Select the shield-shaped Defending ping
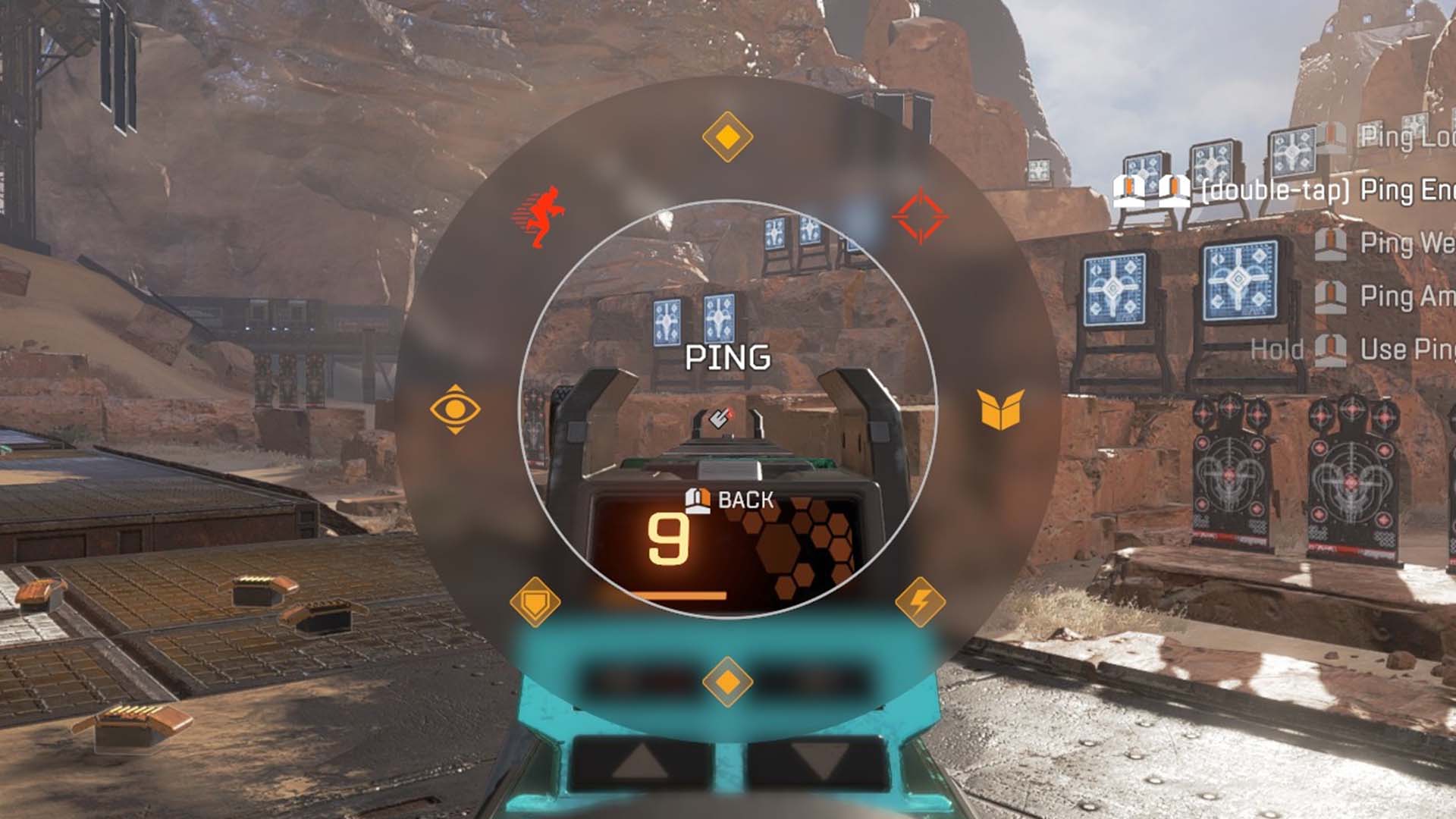Image resolution: width=1456 pixels, height=819 pixels. [x=535, y=602]
